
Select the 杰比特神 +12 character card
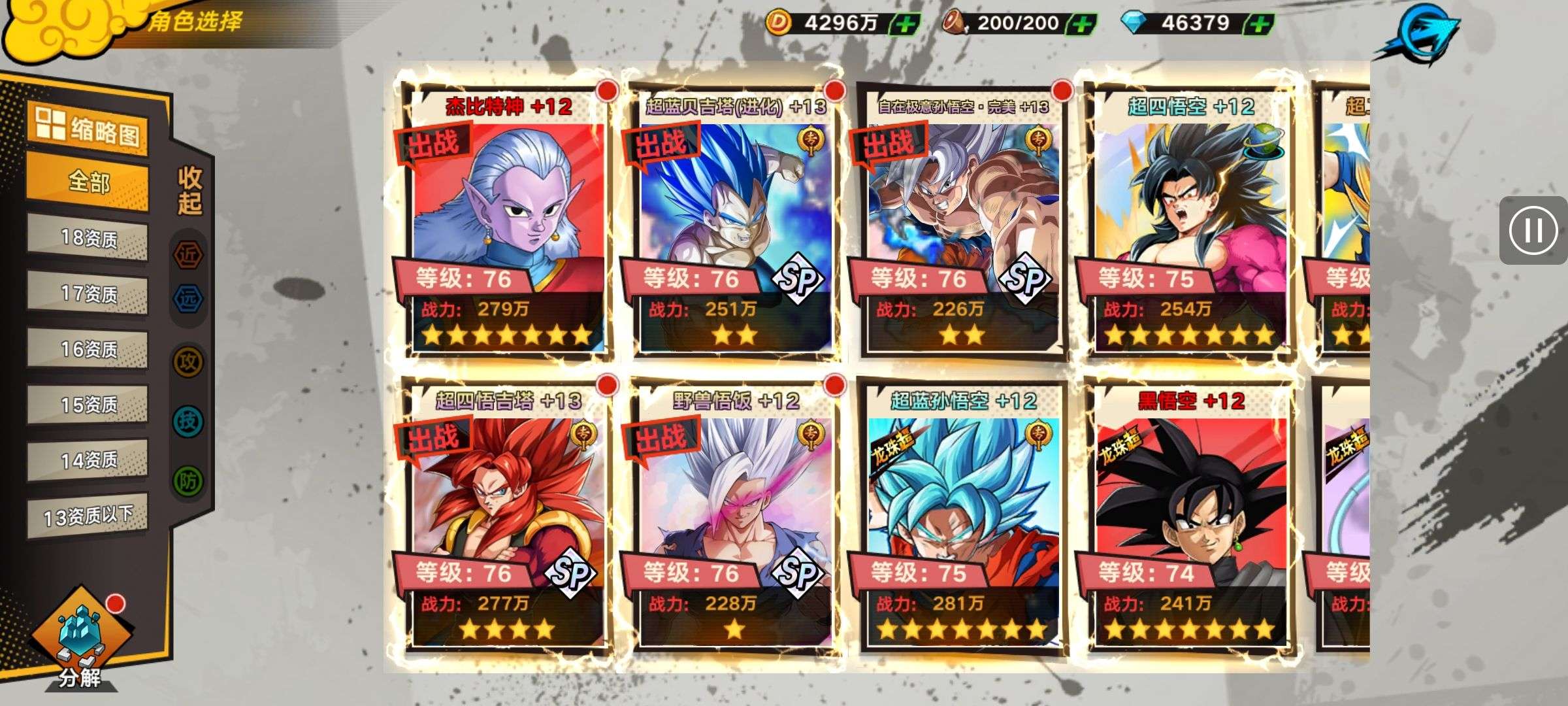[508, 222]
